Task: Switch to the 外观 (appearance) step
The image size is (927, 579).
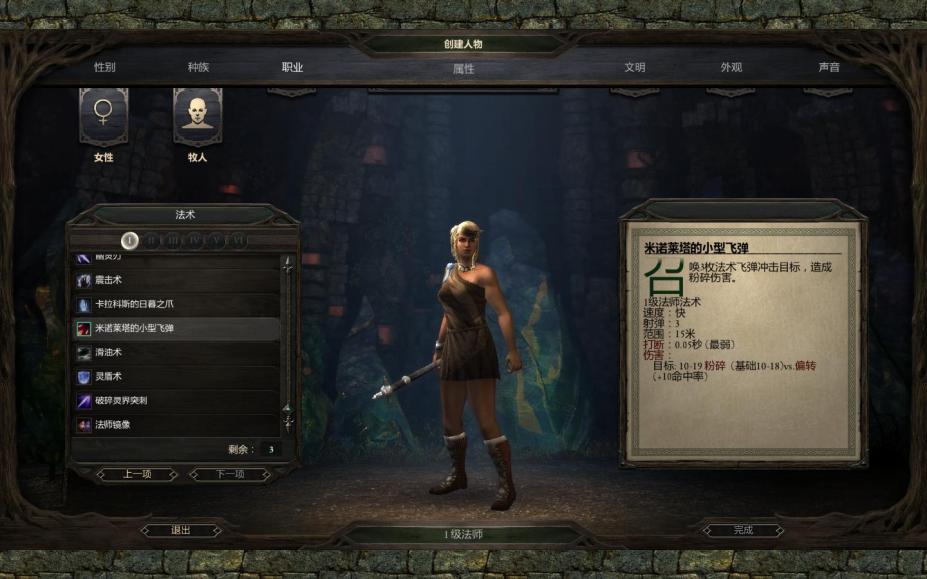Action: (731, 67)
